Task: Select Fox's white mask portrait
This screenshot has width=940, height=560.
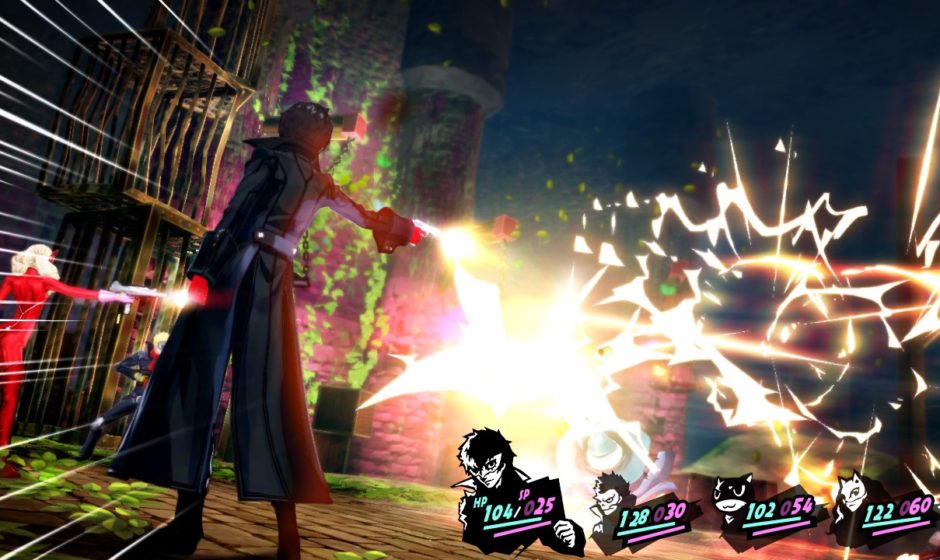Action: click(853, 495)
